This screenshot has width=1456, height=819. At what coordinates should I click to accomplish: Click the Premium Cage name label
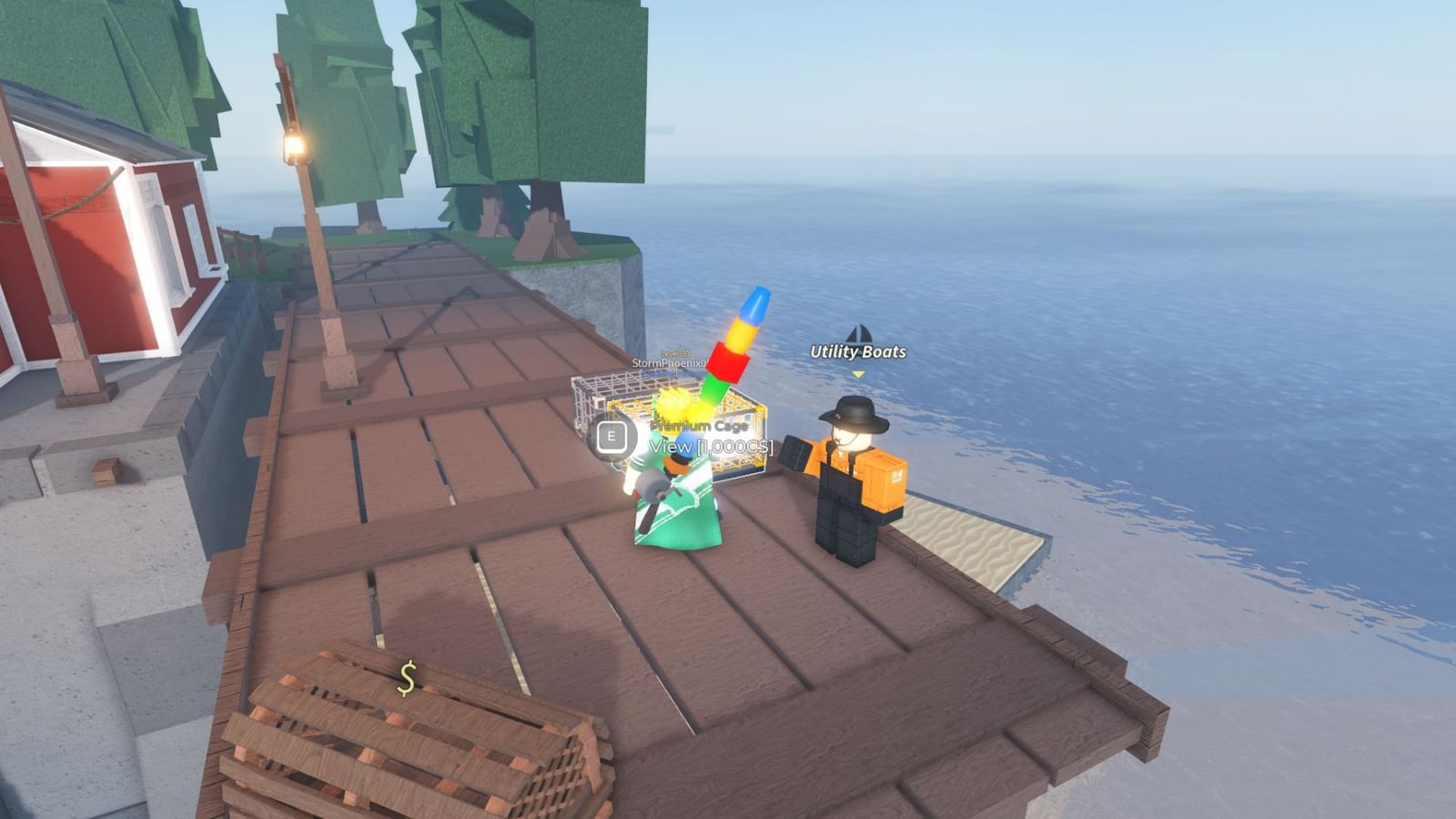[x=699, y=426]
